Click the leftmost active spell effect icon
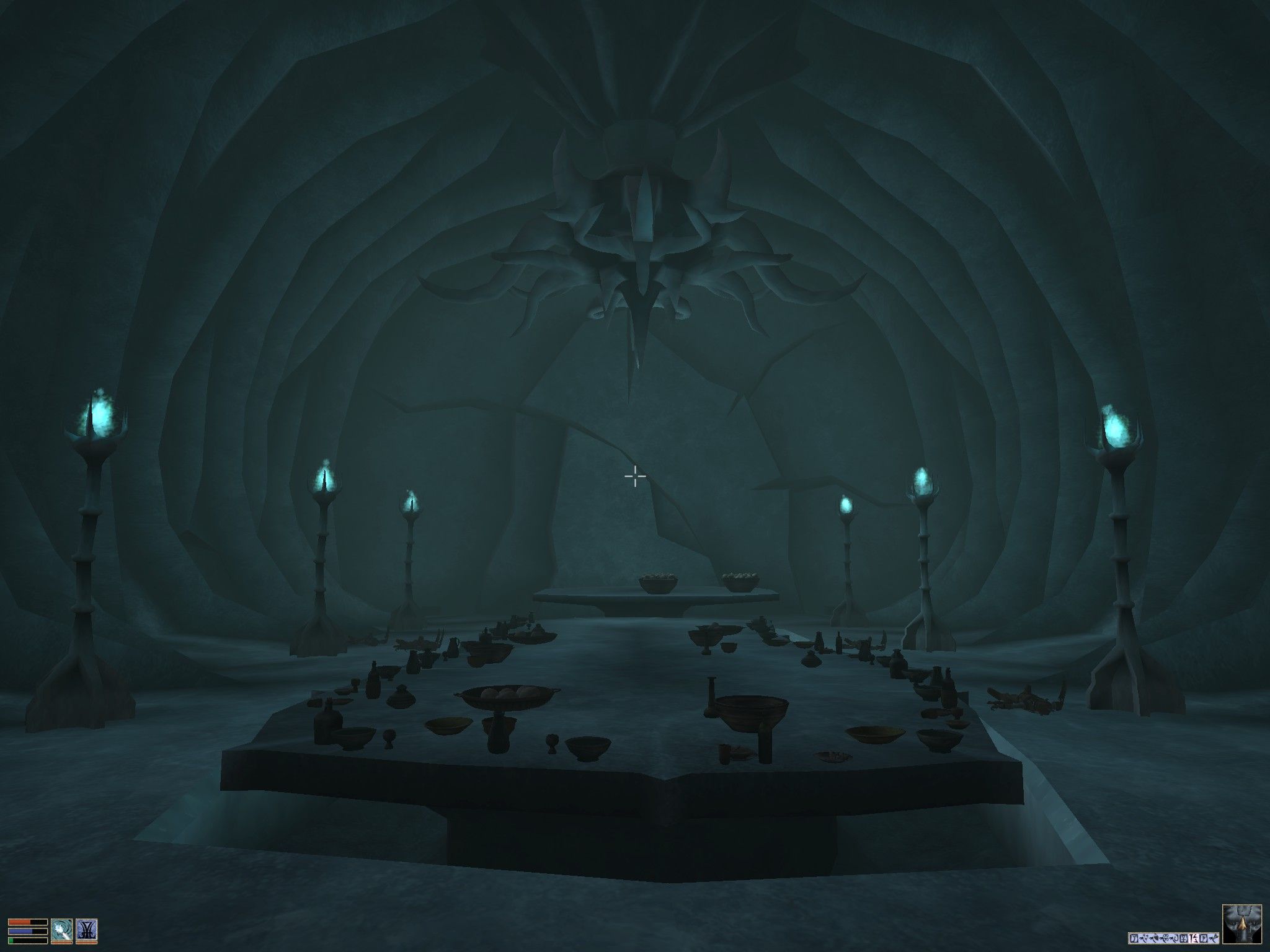 (1134, 938)
